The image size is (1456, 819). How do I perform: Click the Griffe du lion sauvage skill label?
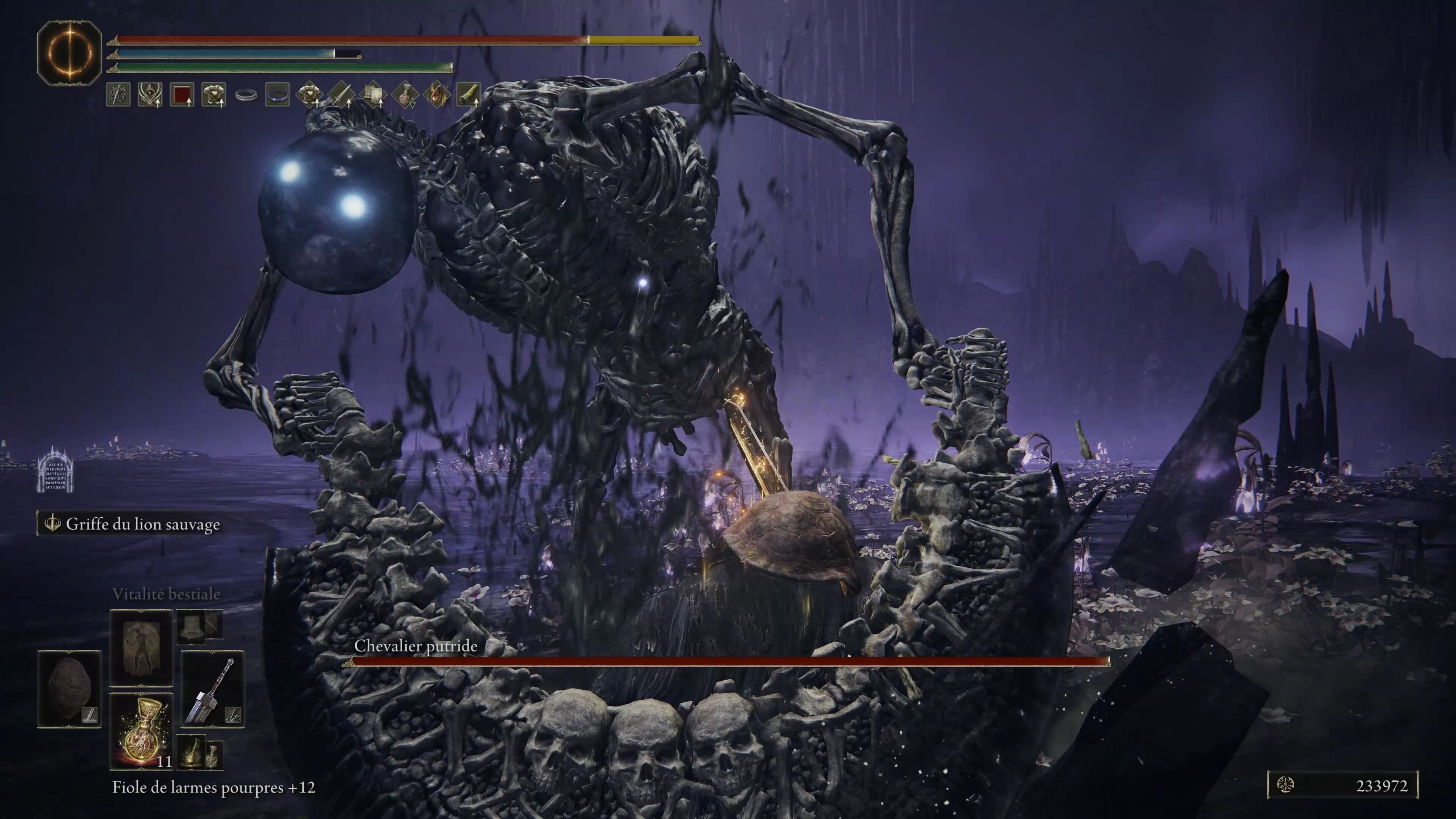(143, 524)
